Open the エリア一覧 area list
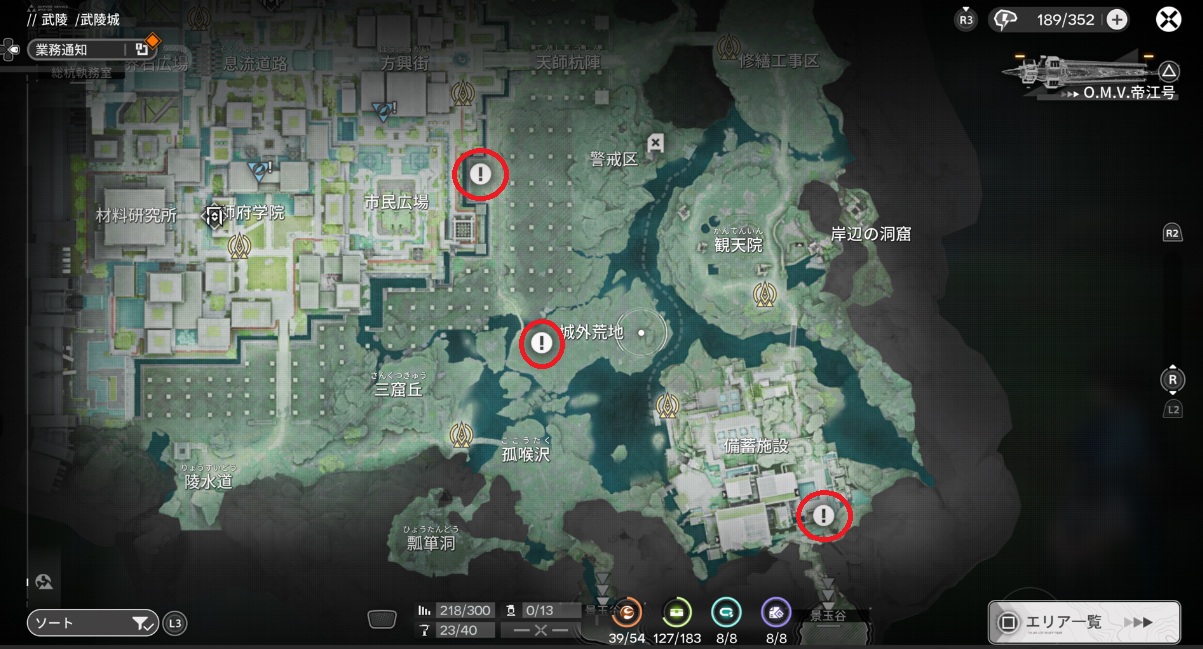Image resolution: width=1203 pixels, height=649 pixels. click(1083, 622)
